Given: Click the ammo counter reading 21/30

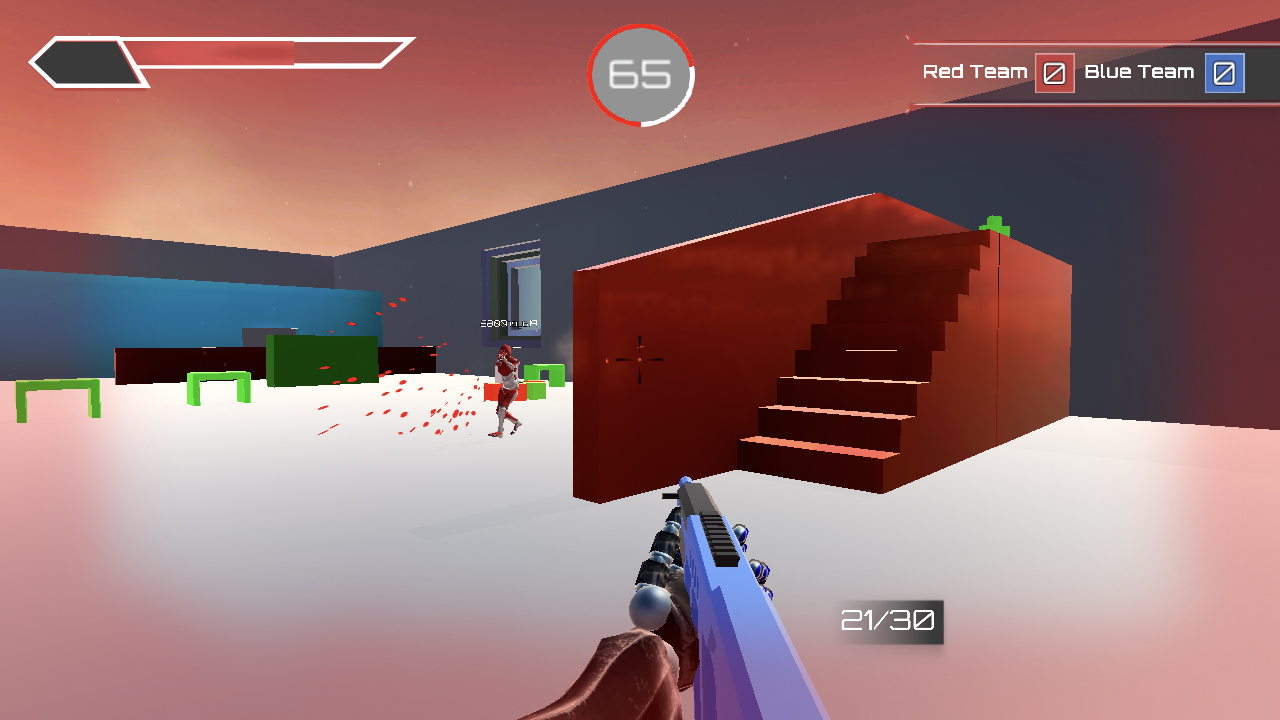Looking at the screenshot, I should pyautogui.click(x=888, y=621).
